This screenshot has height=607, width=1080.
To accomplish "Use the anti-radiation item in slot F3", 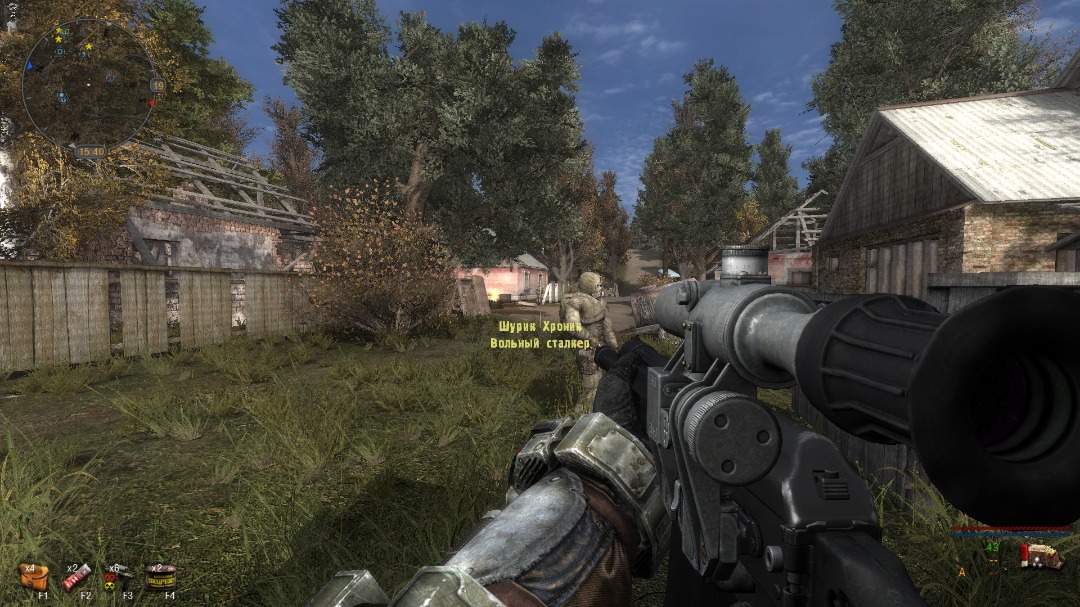I will coord(119,577).
